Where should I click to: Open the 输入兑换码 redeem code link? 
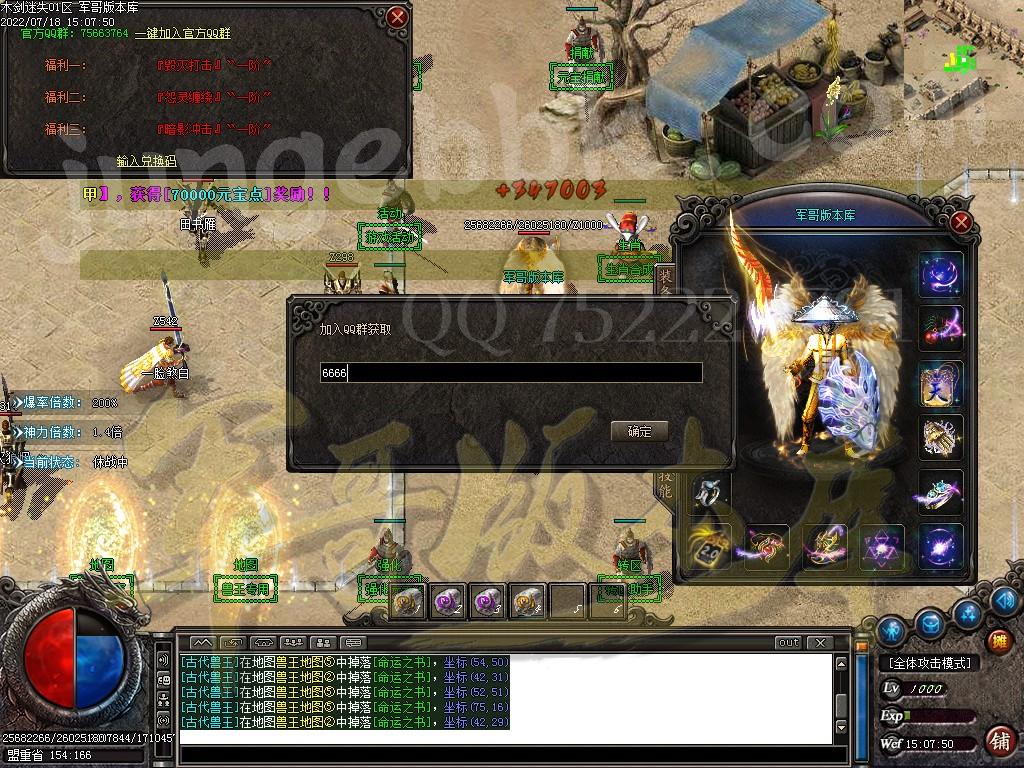pos(146,160)
